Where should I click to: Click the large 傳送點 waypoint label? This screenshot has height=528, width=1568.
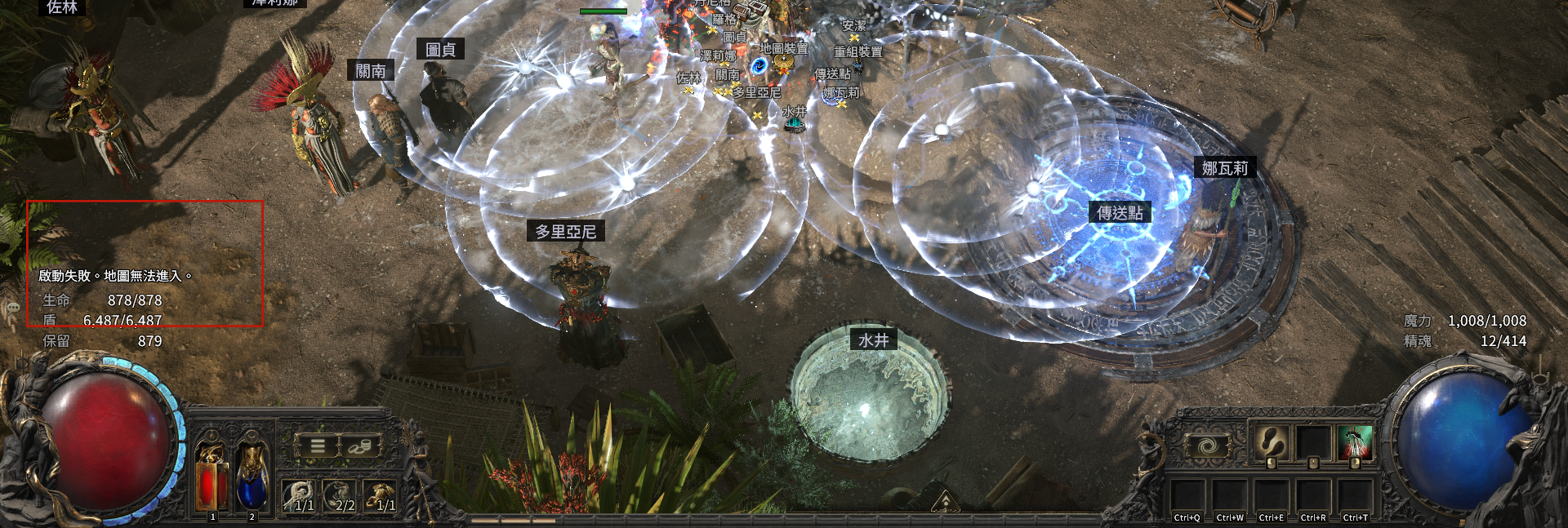[1120, 213]
